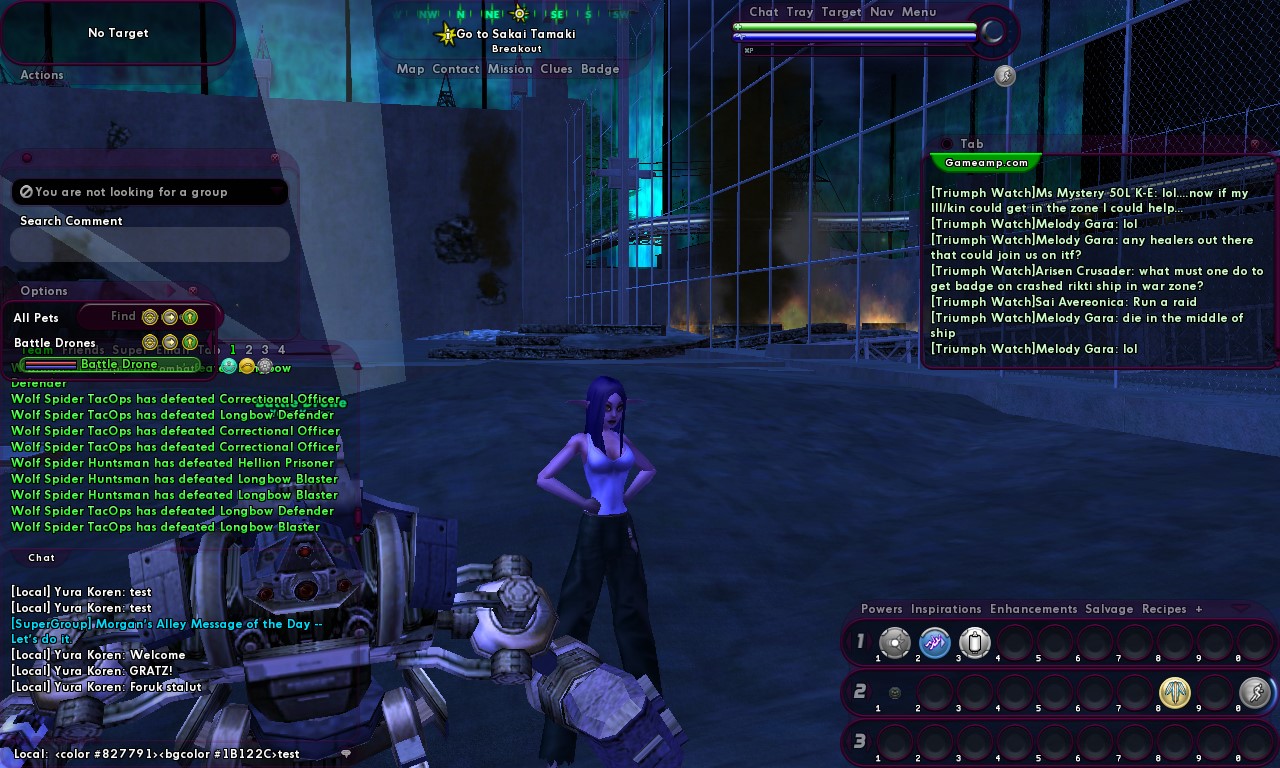The image size is (1280, 768).
Task: Open the Map window
Action: [410, 69]
